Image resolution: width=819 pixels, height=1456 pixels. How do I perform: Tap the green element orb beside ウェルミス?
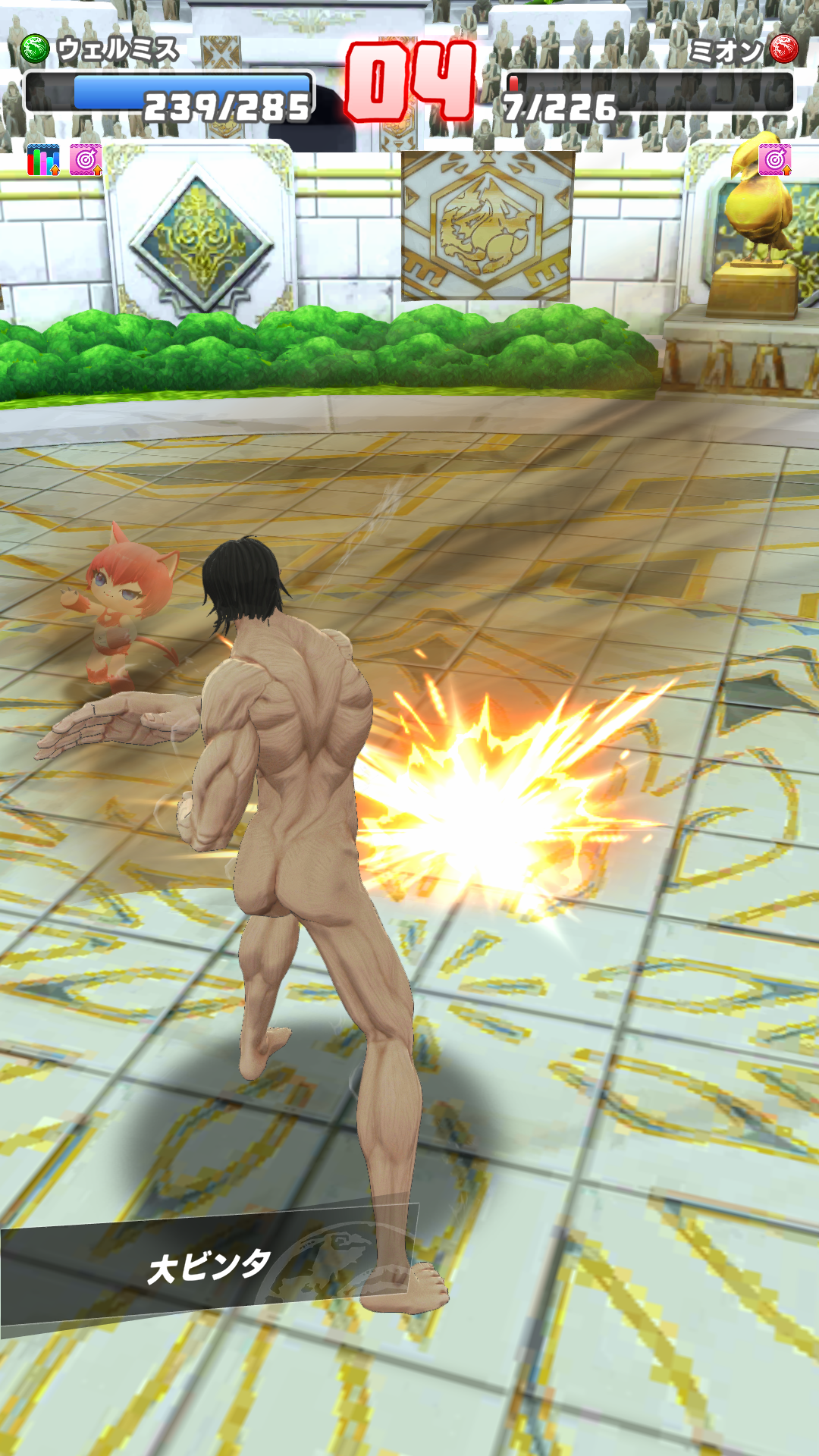pyautogui.click(x=34, y=49)
